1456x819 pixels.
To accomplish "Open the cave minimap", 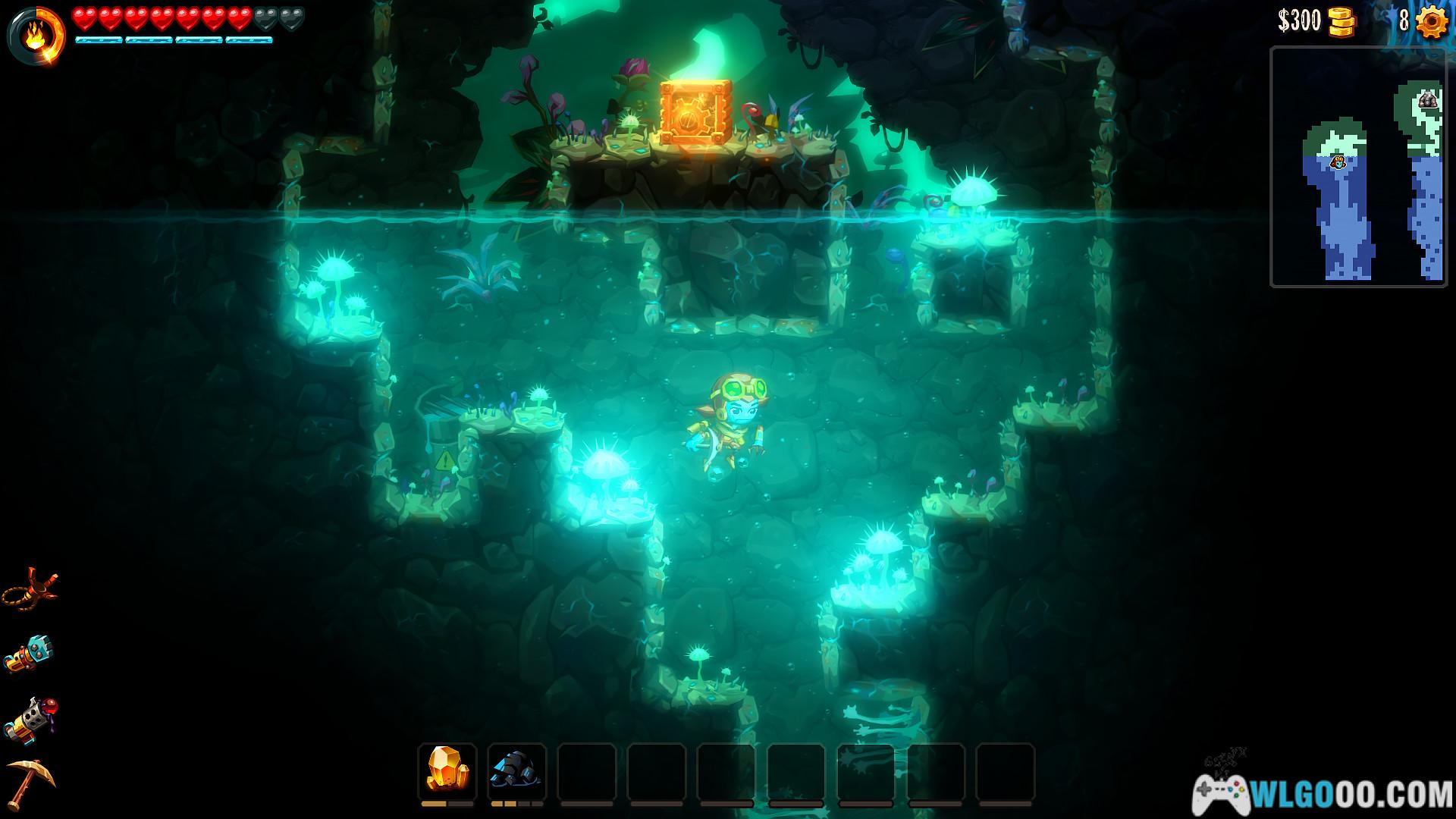I will [x=1357, y=167].
